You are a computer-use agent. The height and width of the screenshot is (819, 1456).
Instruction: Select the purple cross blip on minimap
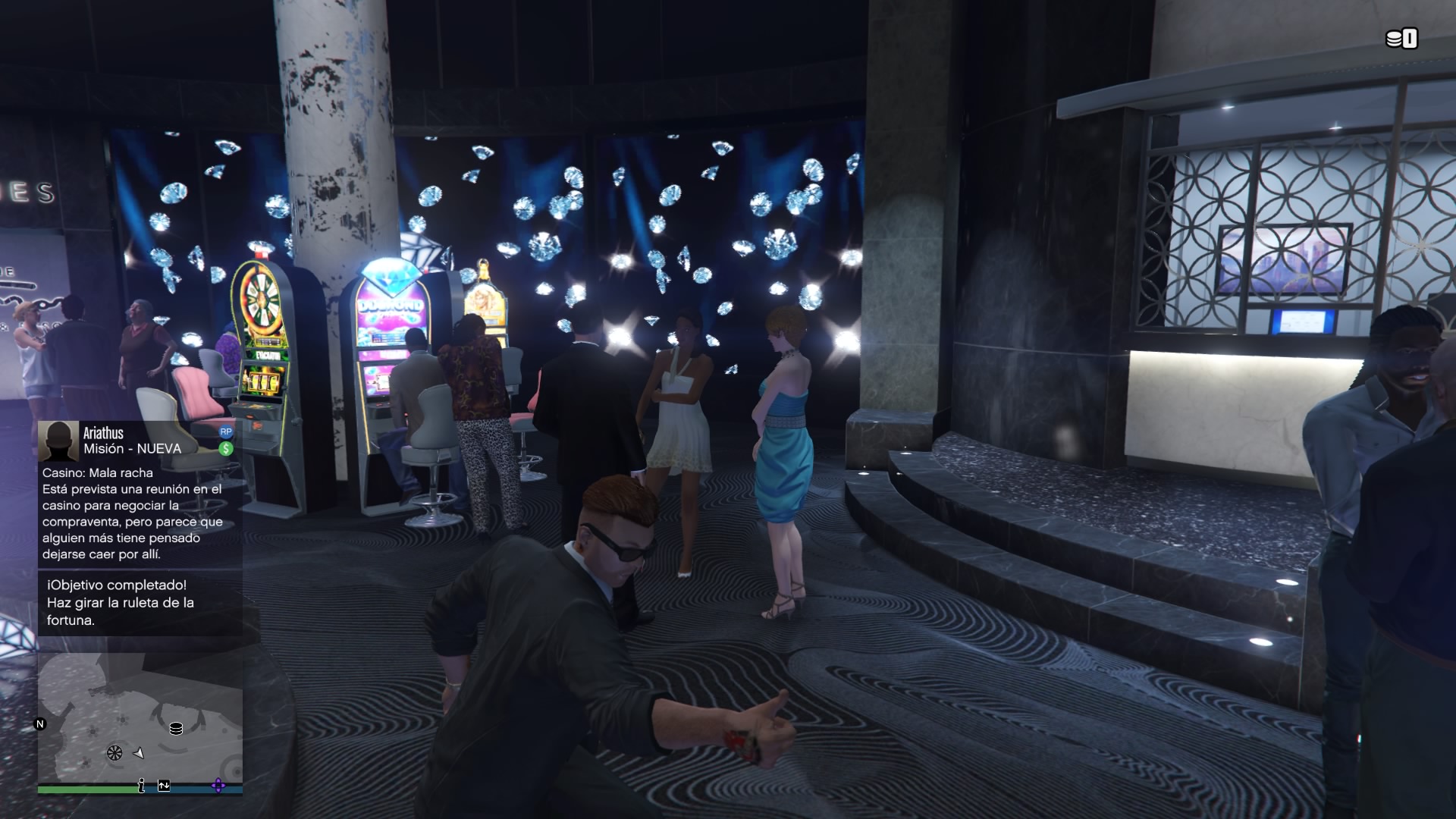coord(218,786)
